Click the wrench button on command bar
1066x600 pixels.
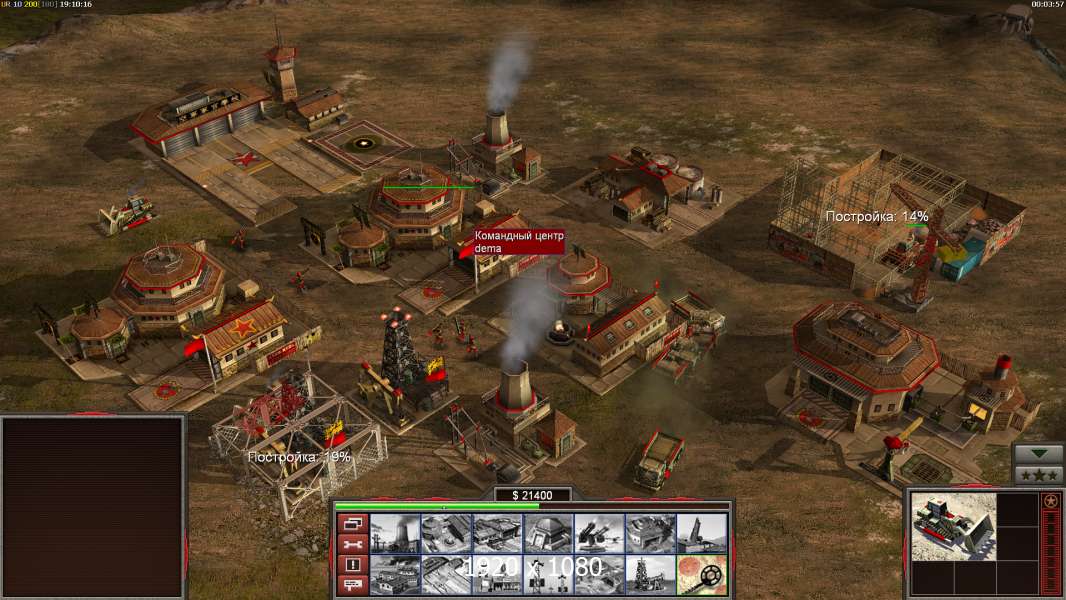351,544
